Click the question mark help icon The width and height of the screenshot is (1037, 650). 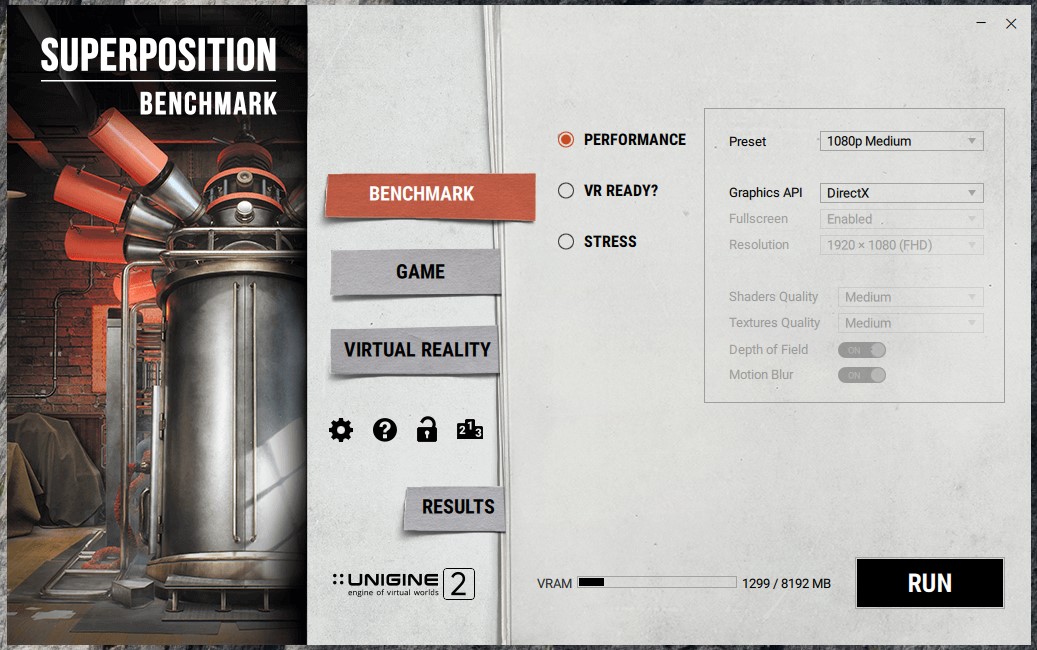(385, 430)
